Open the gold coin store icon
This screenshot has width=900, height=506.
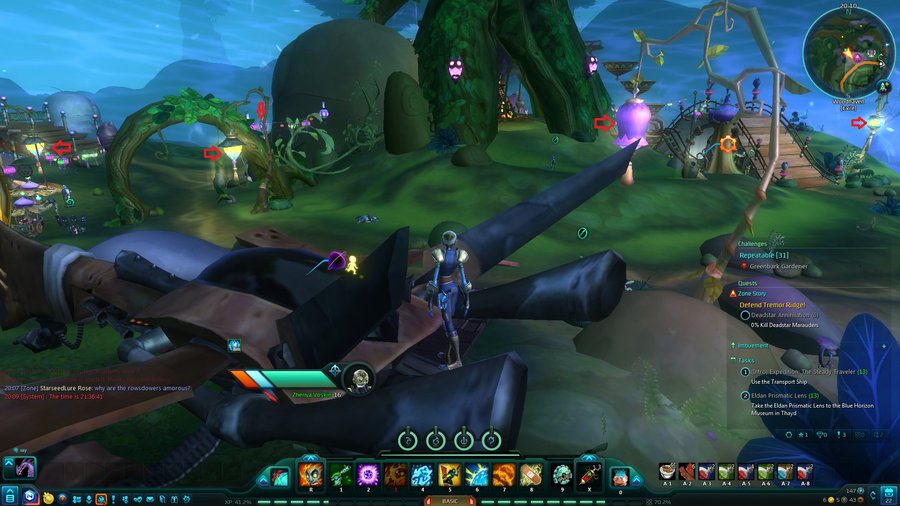(47, 497)
